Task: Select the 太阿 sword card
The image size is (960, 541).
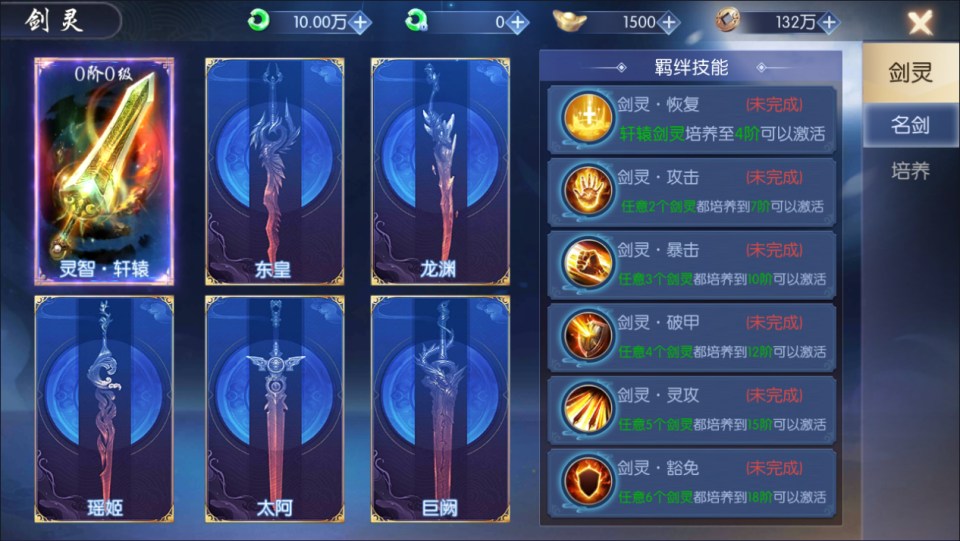Action: (272, 408)
